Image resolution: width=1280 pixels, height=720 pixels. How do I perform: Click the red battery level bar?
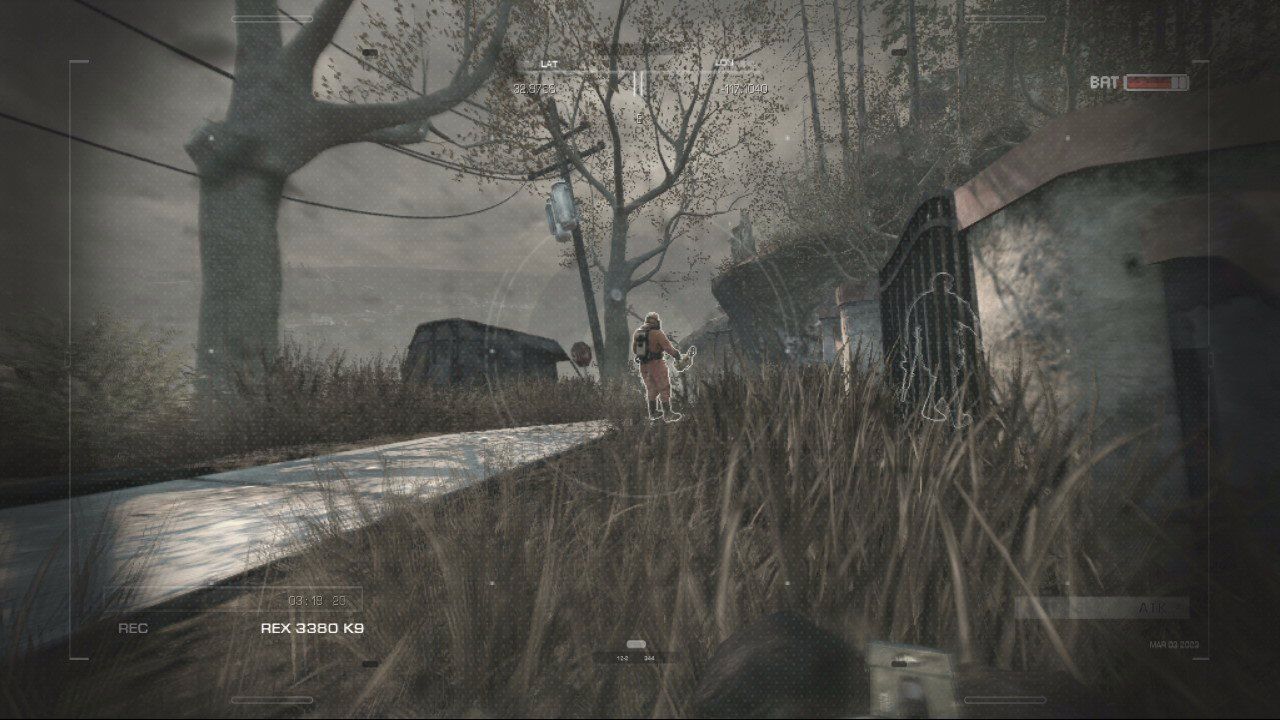pos(1147,84)
